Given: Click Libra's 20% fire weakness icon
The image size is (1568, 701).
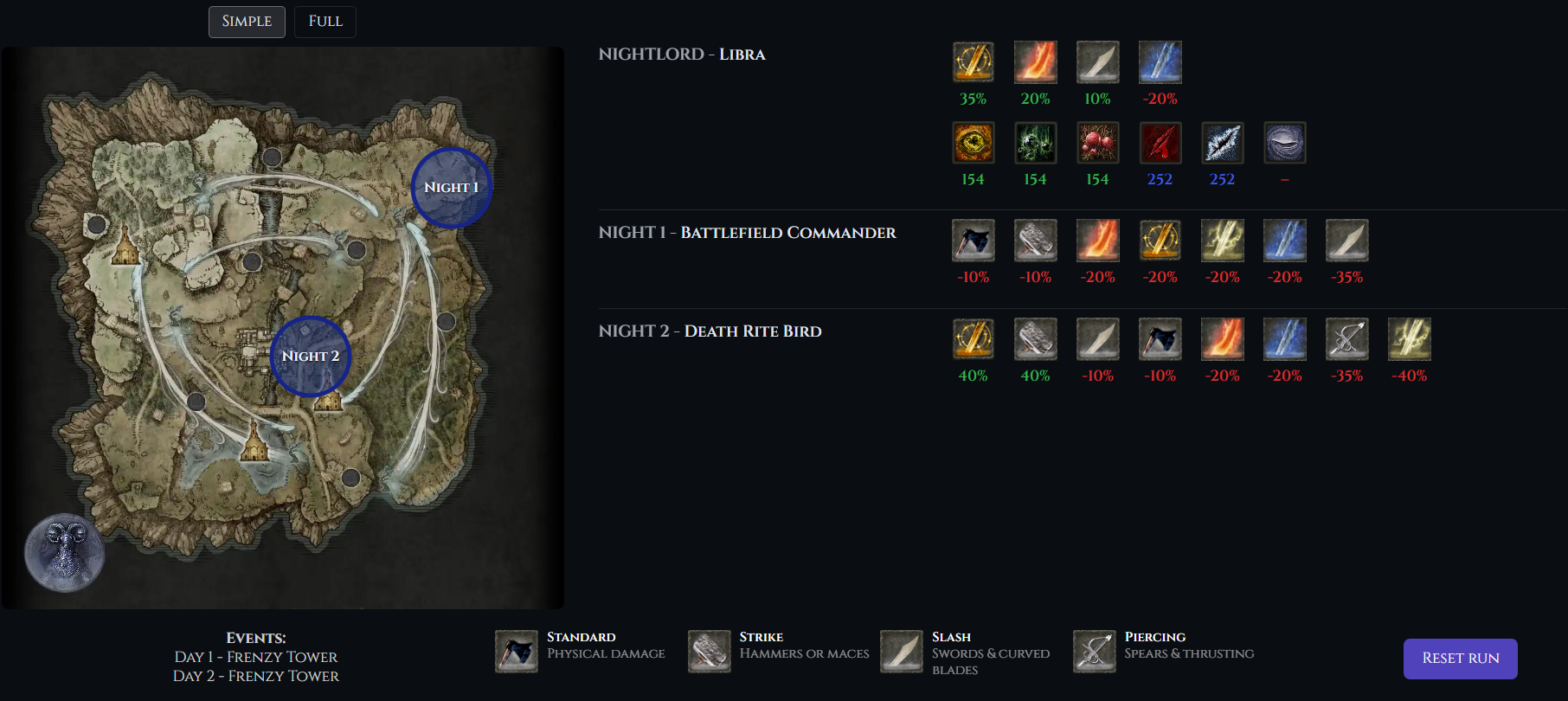Looking at the screenshot, I should tap(1035, 62).
